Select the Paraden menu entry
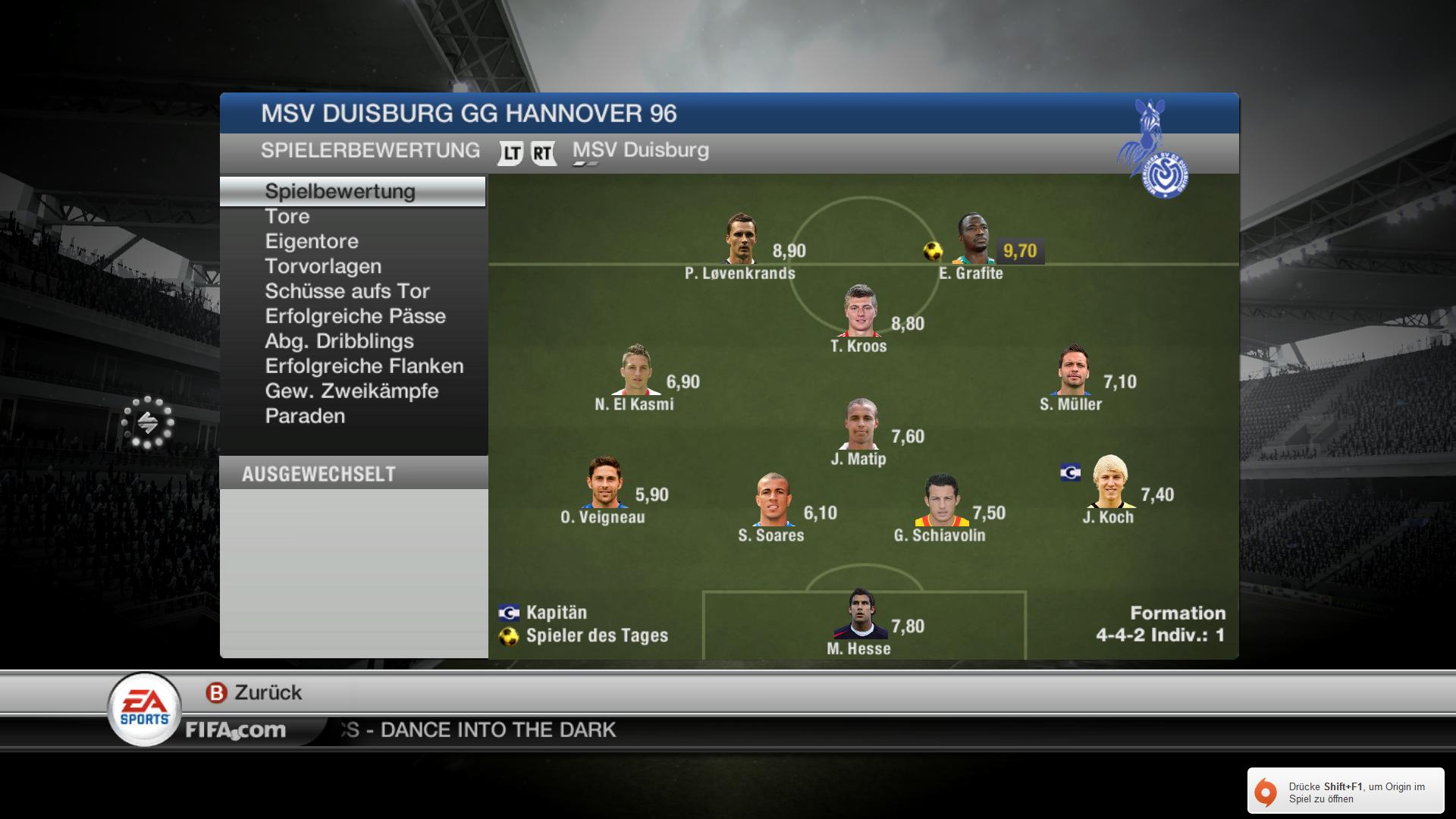 coord(305,417)
